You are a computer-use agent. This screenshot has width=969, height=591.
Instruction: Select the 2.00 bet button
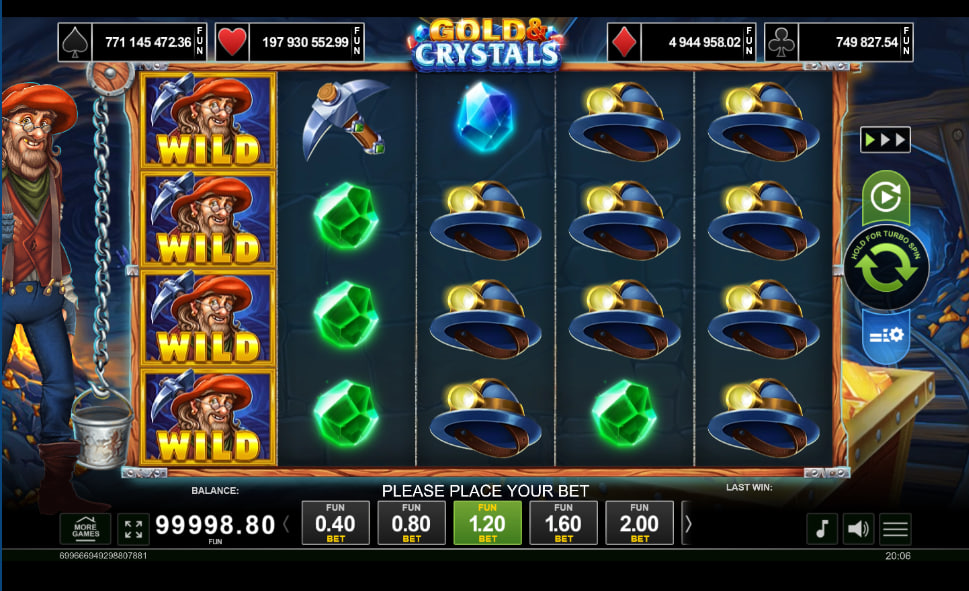[x=639, y=523]
